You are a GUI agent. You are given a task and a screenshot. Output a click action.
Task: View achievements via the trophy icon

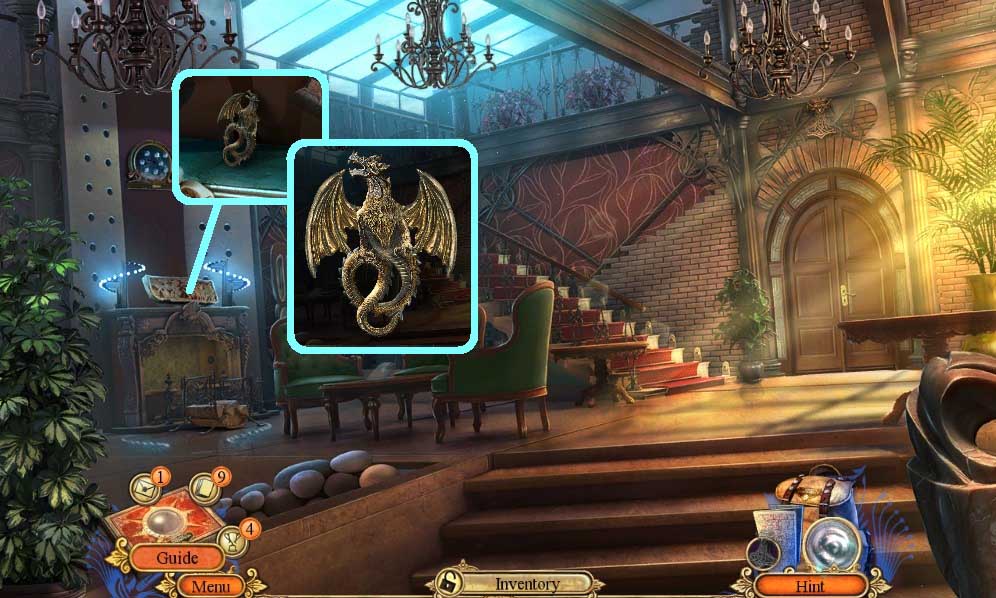pos(232,541)
